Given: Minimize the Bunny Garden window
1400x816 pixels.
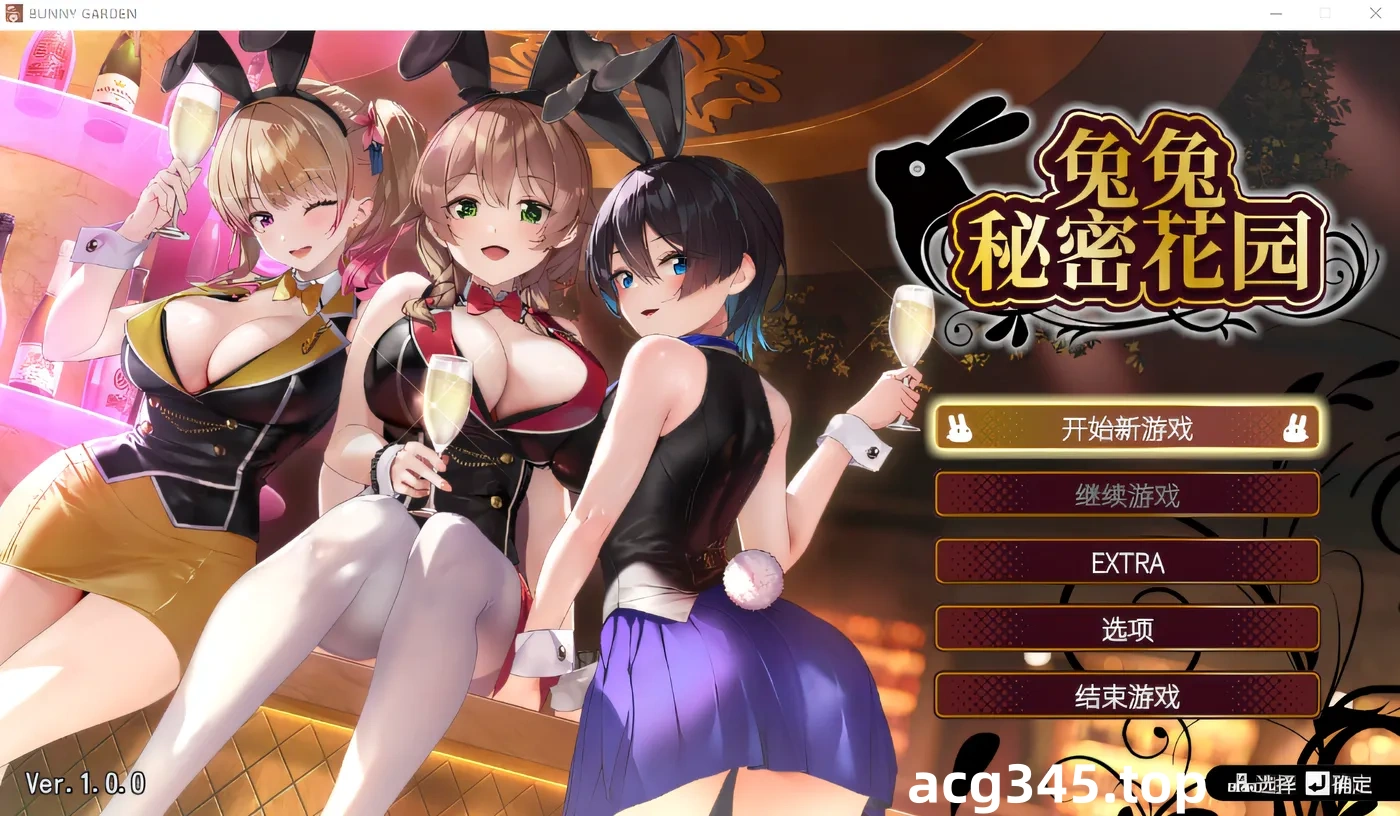Looking at the screenshot, I should click(x=1275, y=13).
